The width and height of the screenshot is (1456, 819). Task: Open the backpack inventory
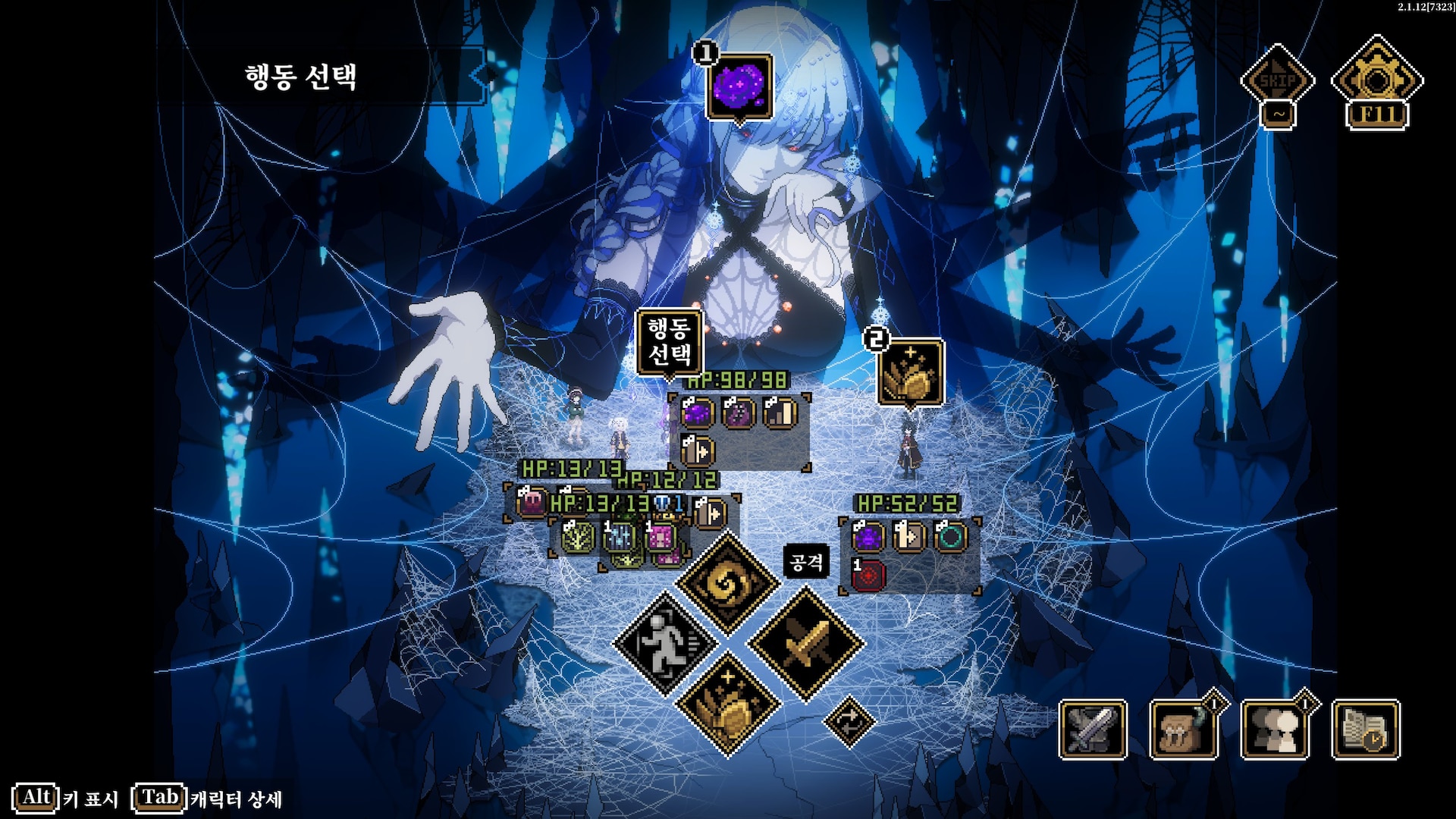tap(1183, 730)
